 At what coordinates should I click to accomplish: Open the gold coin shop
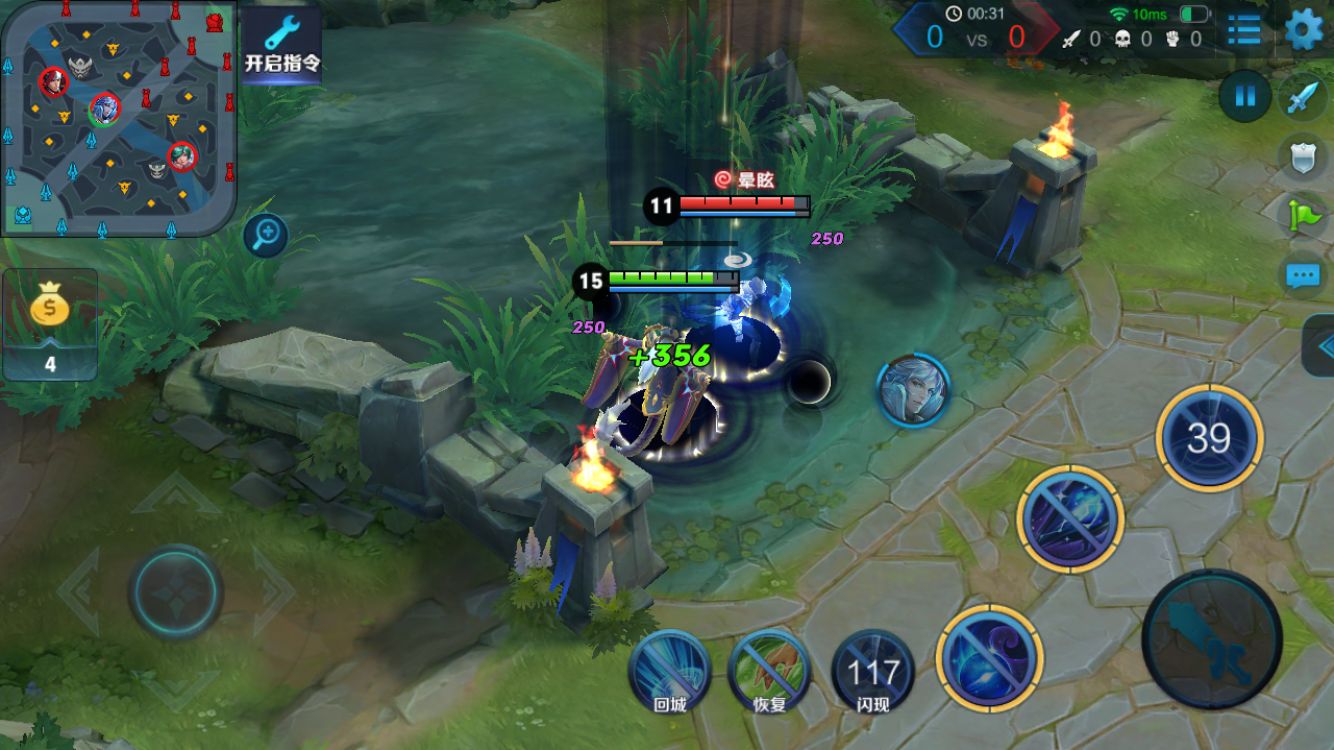50,323
